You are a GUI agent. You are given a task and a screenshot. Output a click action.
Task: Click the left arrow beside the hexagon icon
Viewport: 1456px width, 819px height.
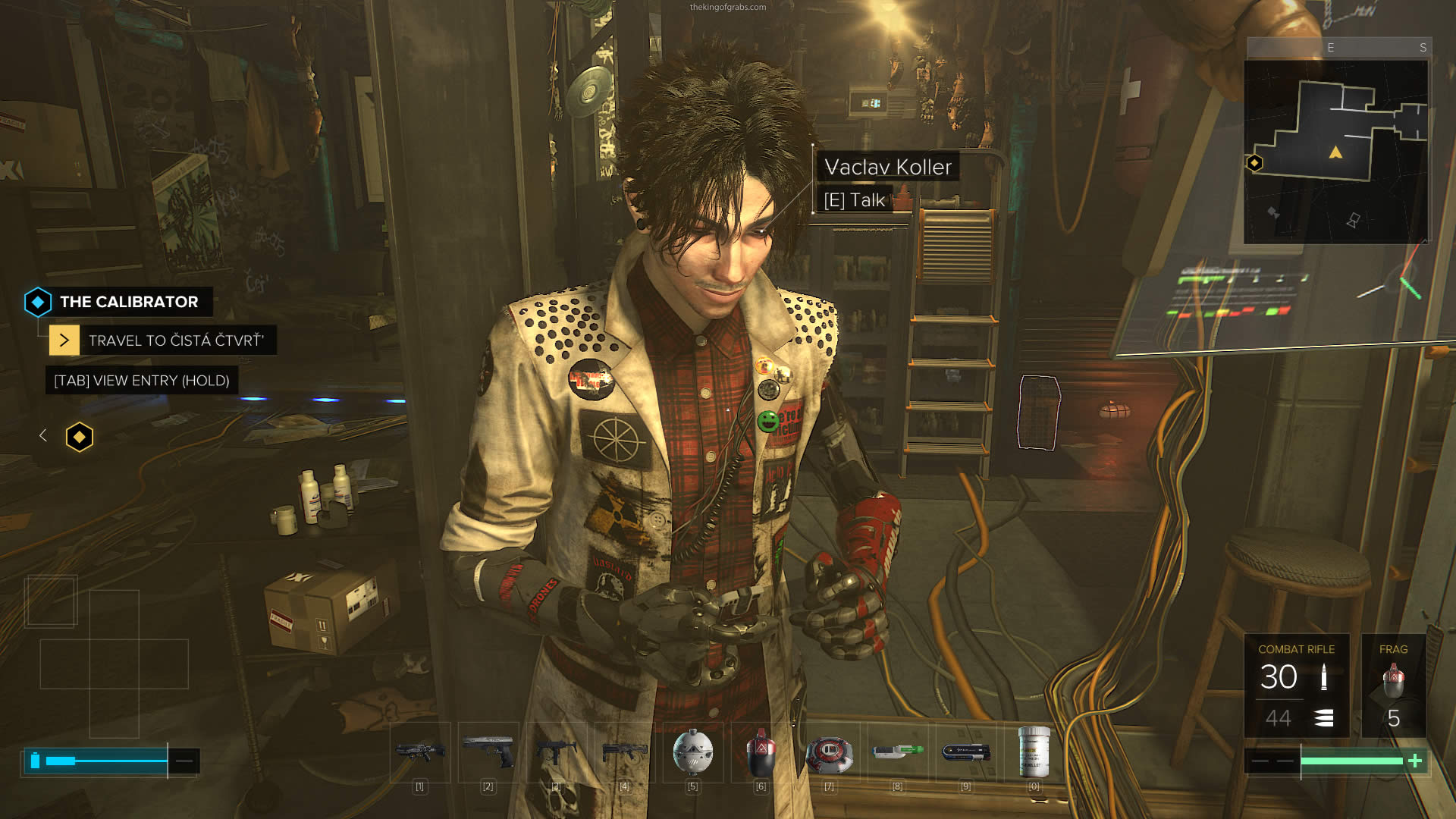(43, 435)
